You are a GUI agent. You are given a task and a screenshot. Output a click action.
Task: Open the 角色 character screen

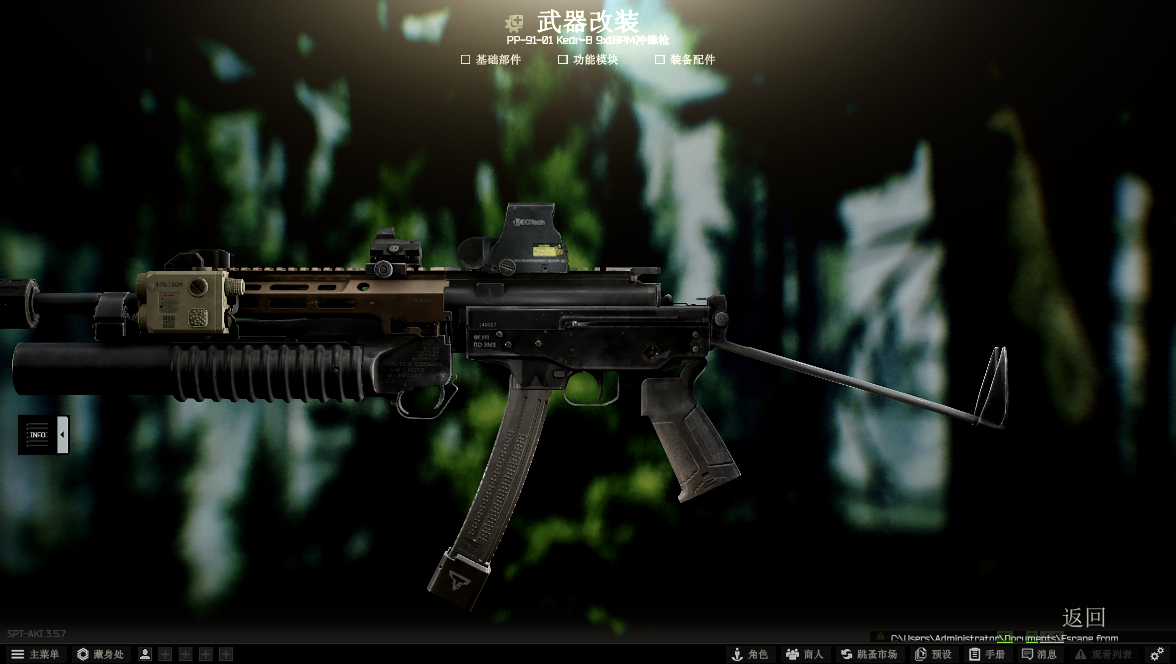(x=750, y=654)
